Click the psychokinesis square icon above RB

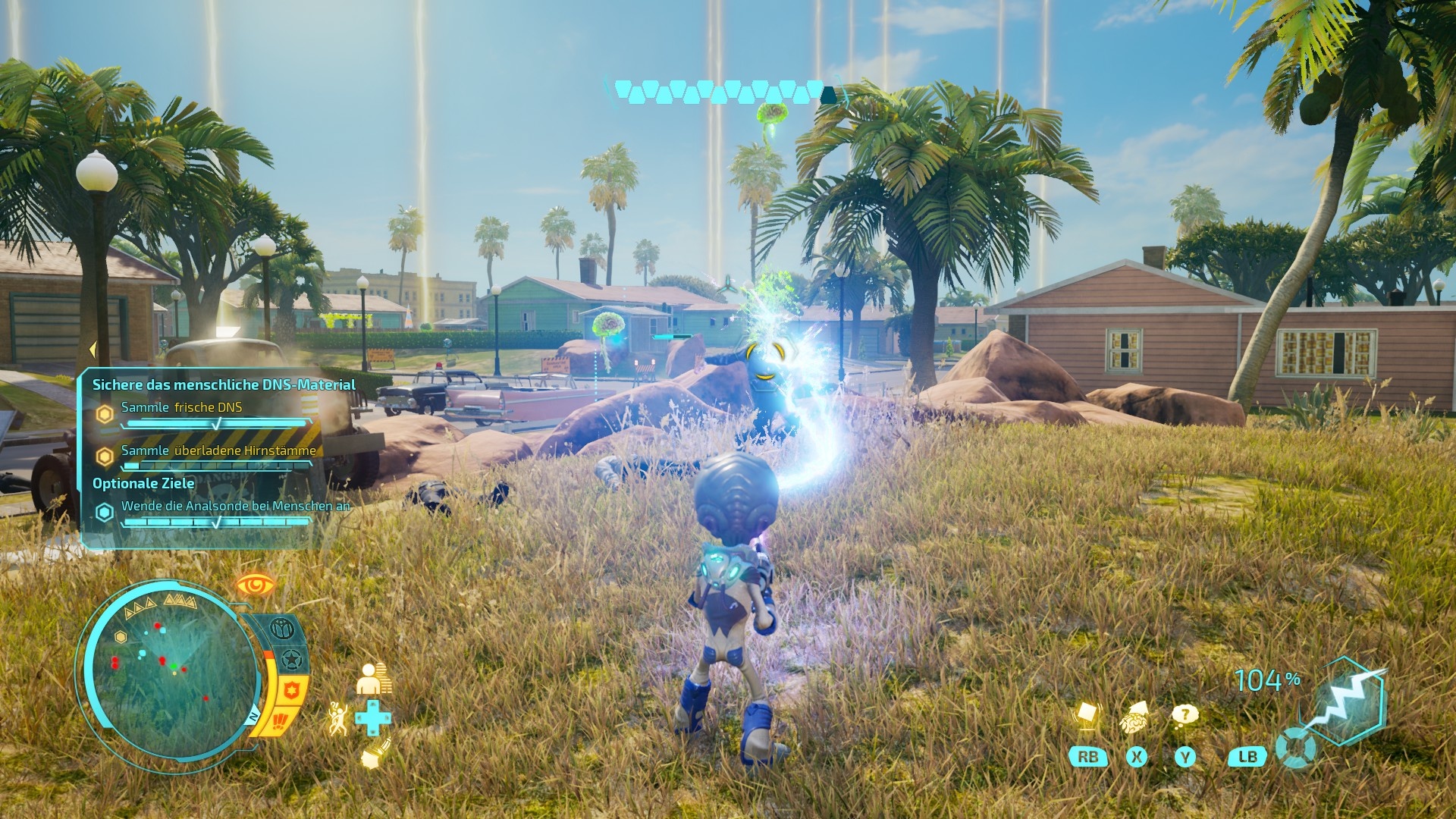click(1088, 713)
